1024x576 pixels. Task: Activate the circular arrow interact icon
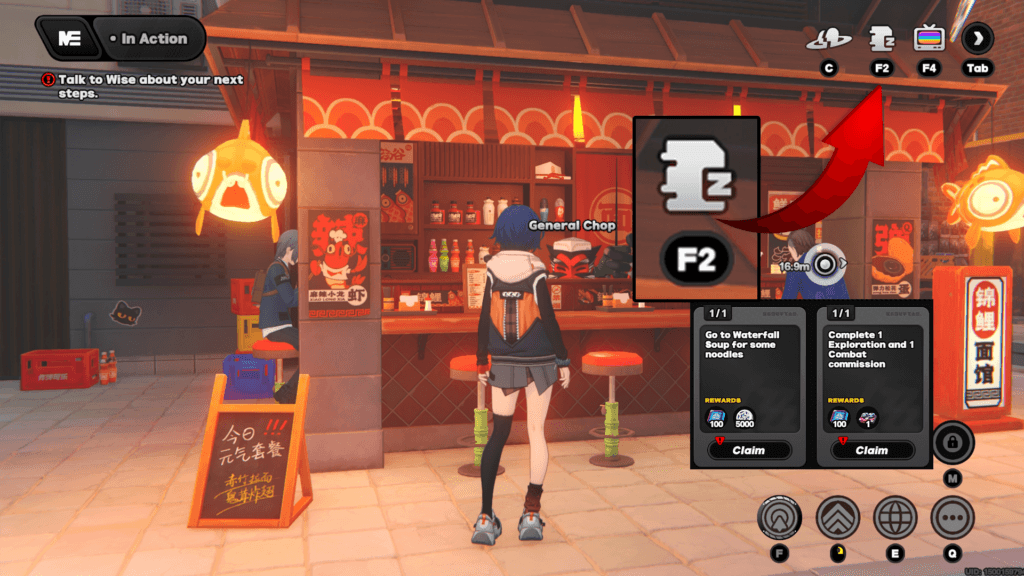point(780,518)
